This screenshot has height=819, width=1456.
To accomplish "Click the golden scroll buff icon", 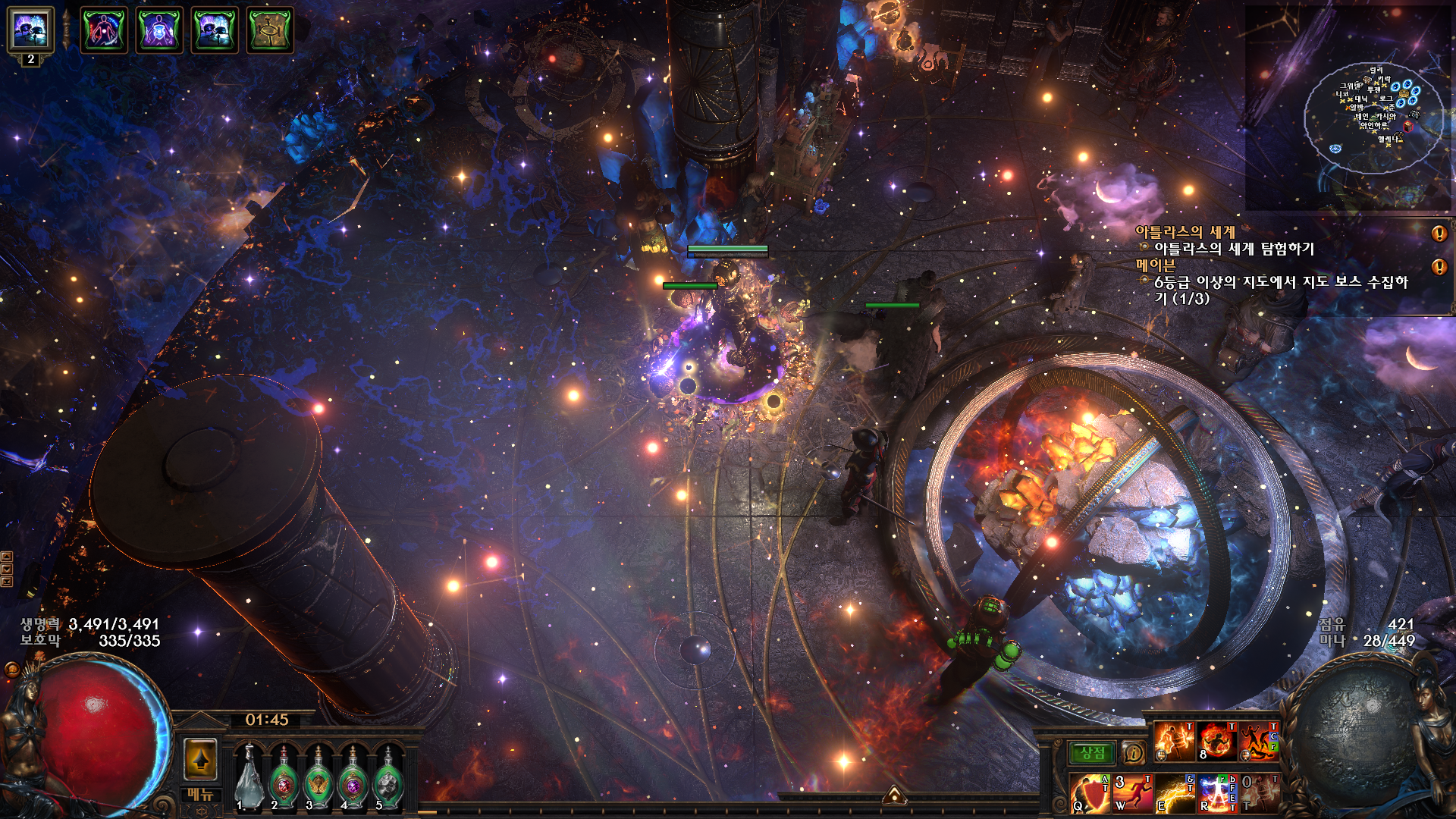I will pos(270,30).
